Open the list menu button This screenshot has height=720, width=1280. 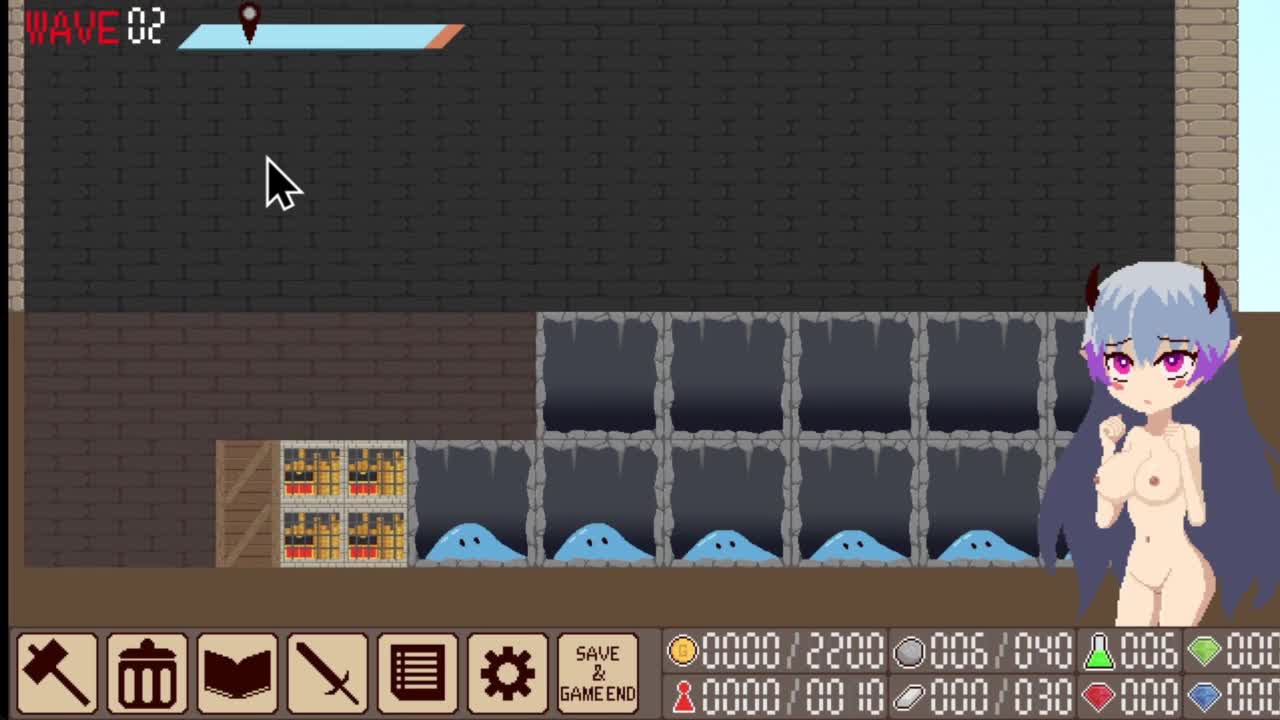click(x=417, y=672)
